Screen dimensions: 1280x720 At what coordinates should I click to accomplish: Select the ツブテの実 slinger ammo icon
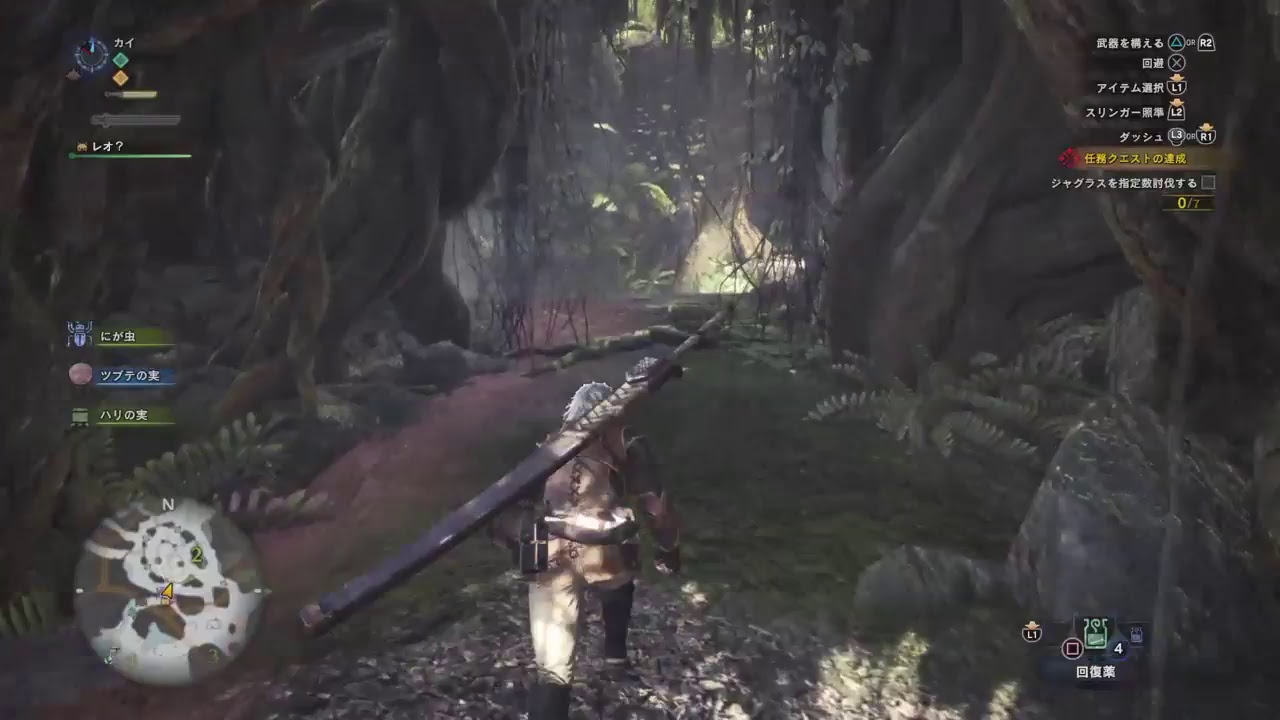click(78, 376)
